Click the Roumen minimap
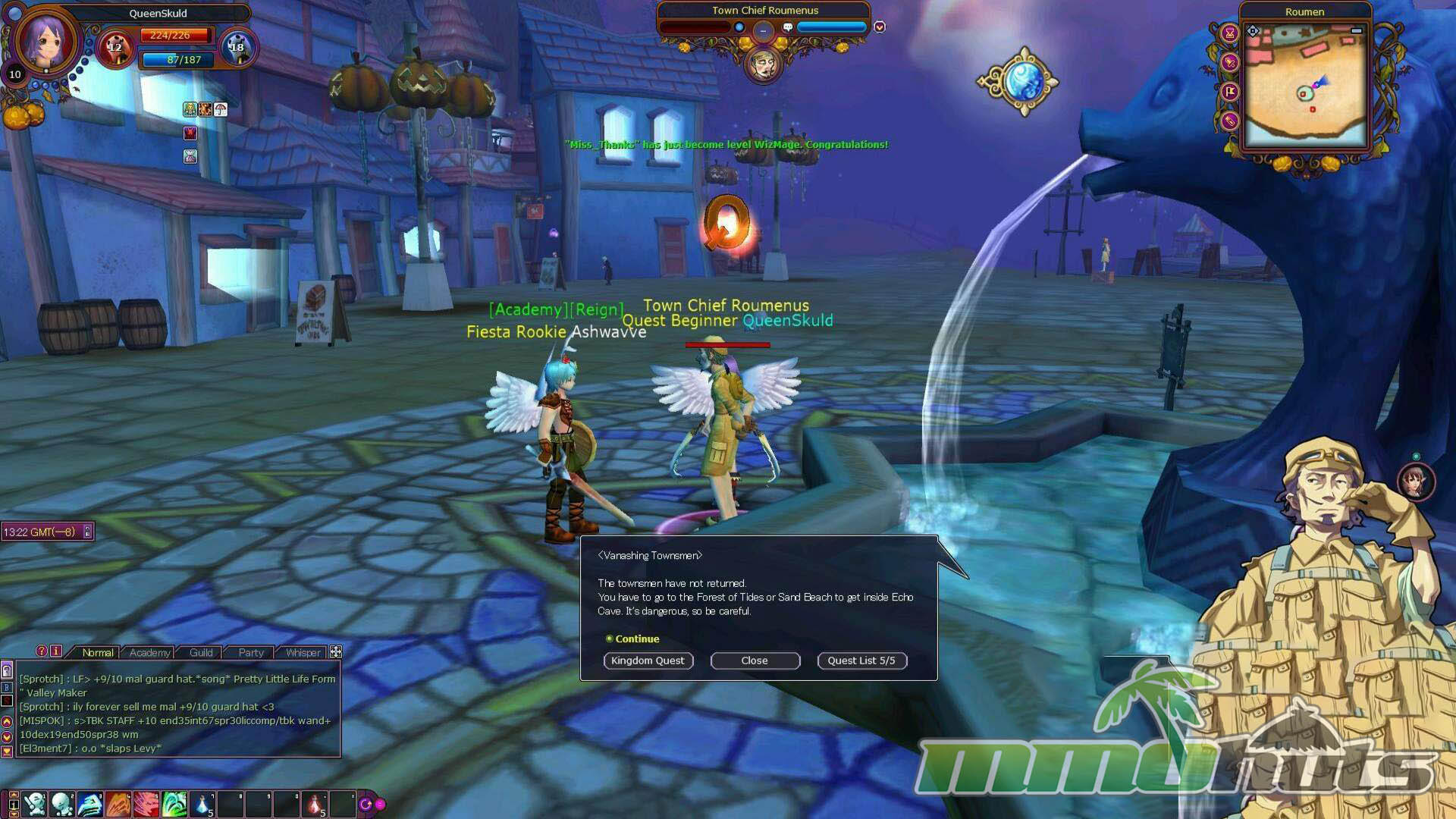1456x819 pixels. click(1304, 87)
